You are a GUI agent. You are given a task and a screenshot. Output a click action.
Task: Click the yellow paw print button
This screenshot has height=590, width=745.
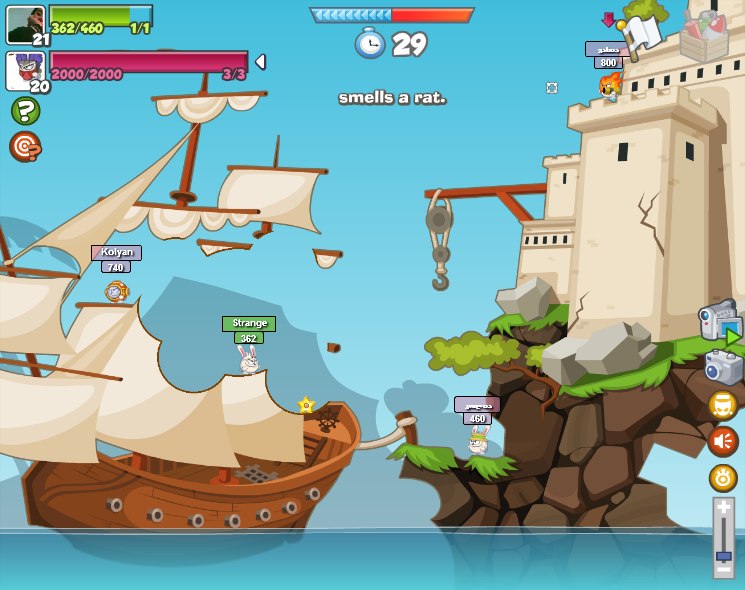click(x=723, y=478)
